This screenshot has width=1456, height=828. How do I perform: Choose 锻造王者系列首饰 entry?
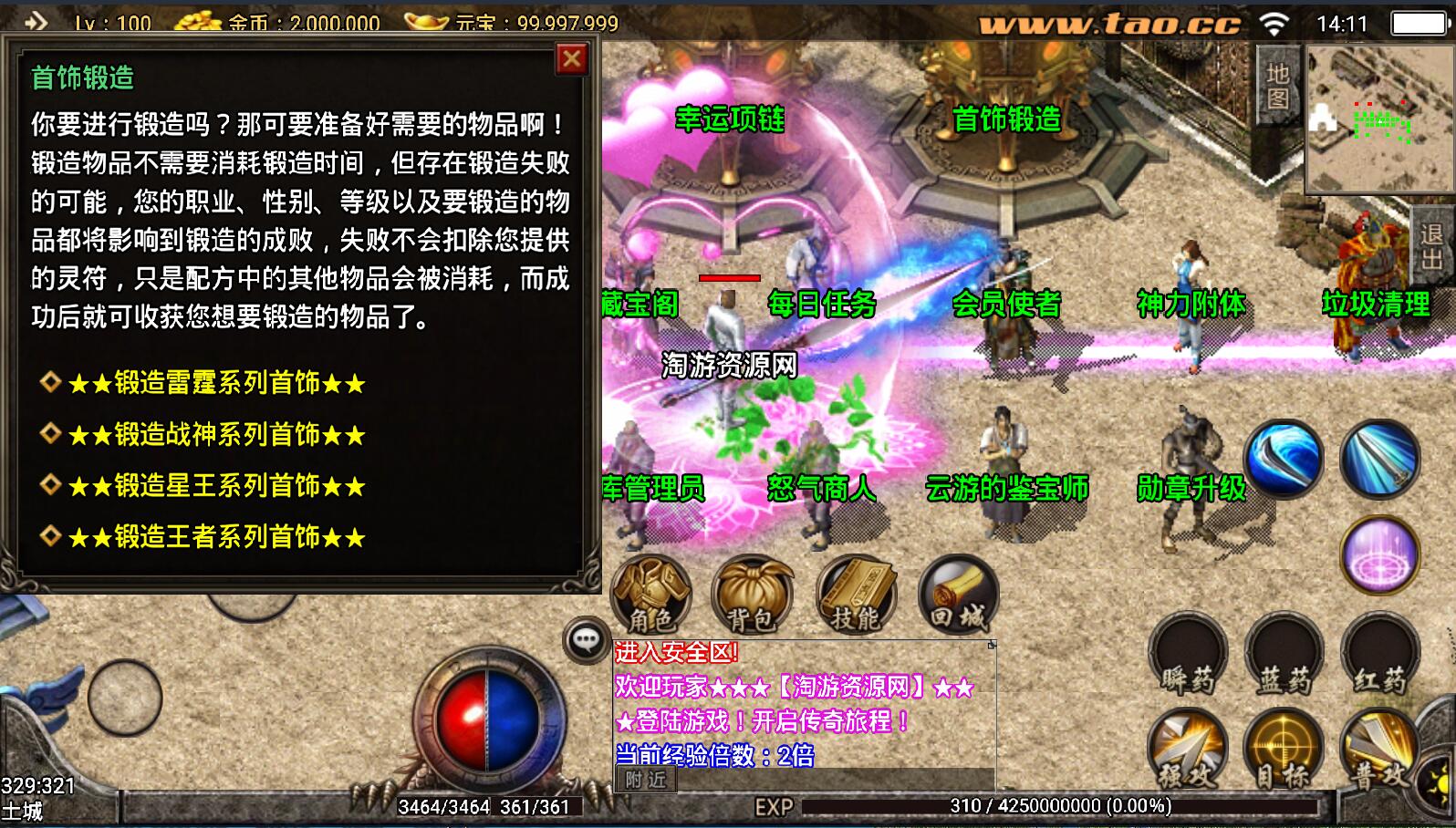216,537
